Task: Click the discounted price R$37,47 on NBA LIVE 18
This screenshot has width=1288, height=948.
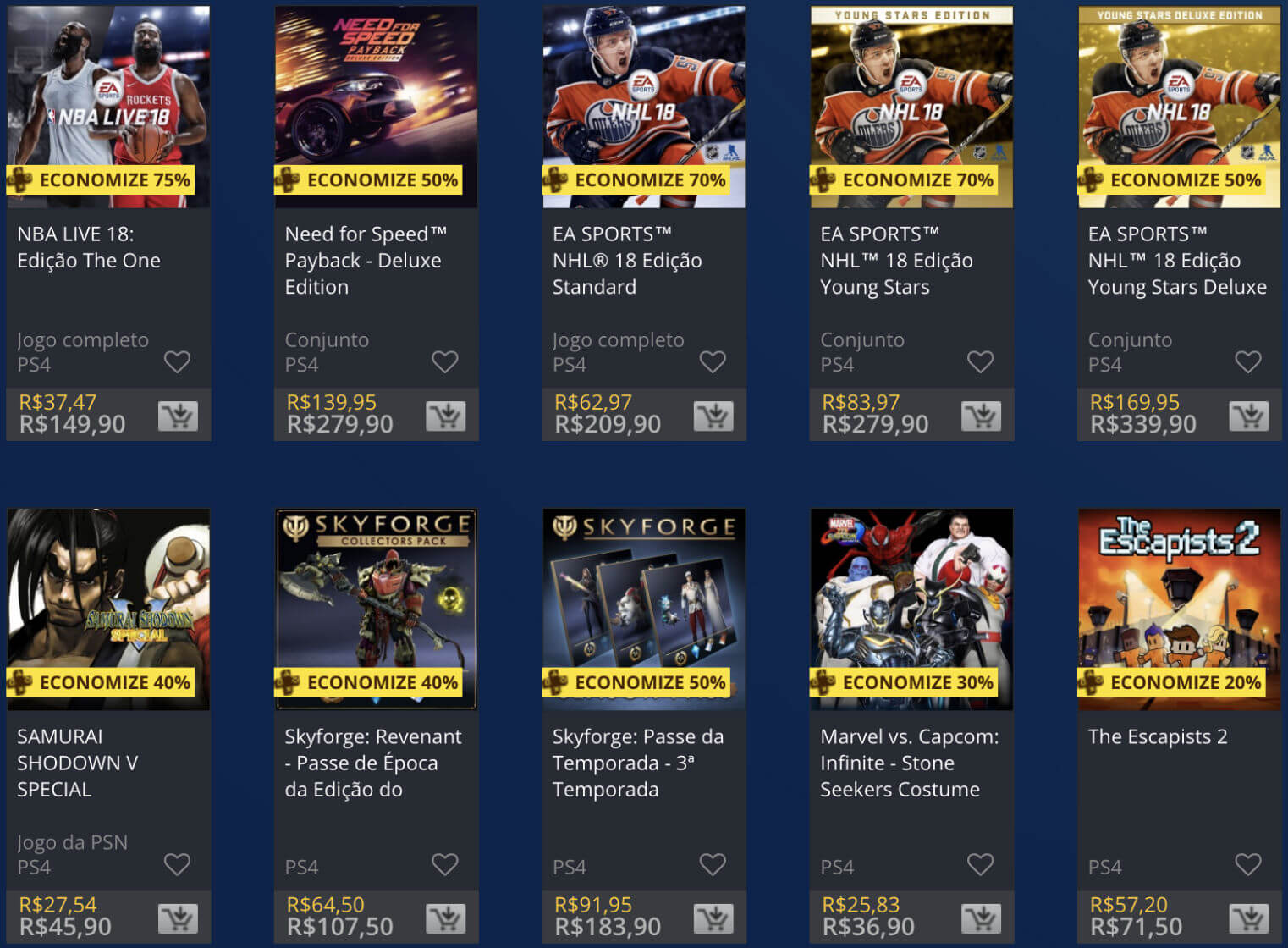Action: click(58, 402)
